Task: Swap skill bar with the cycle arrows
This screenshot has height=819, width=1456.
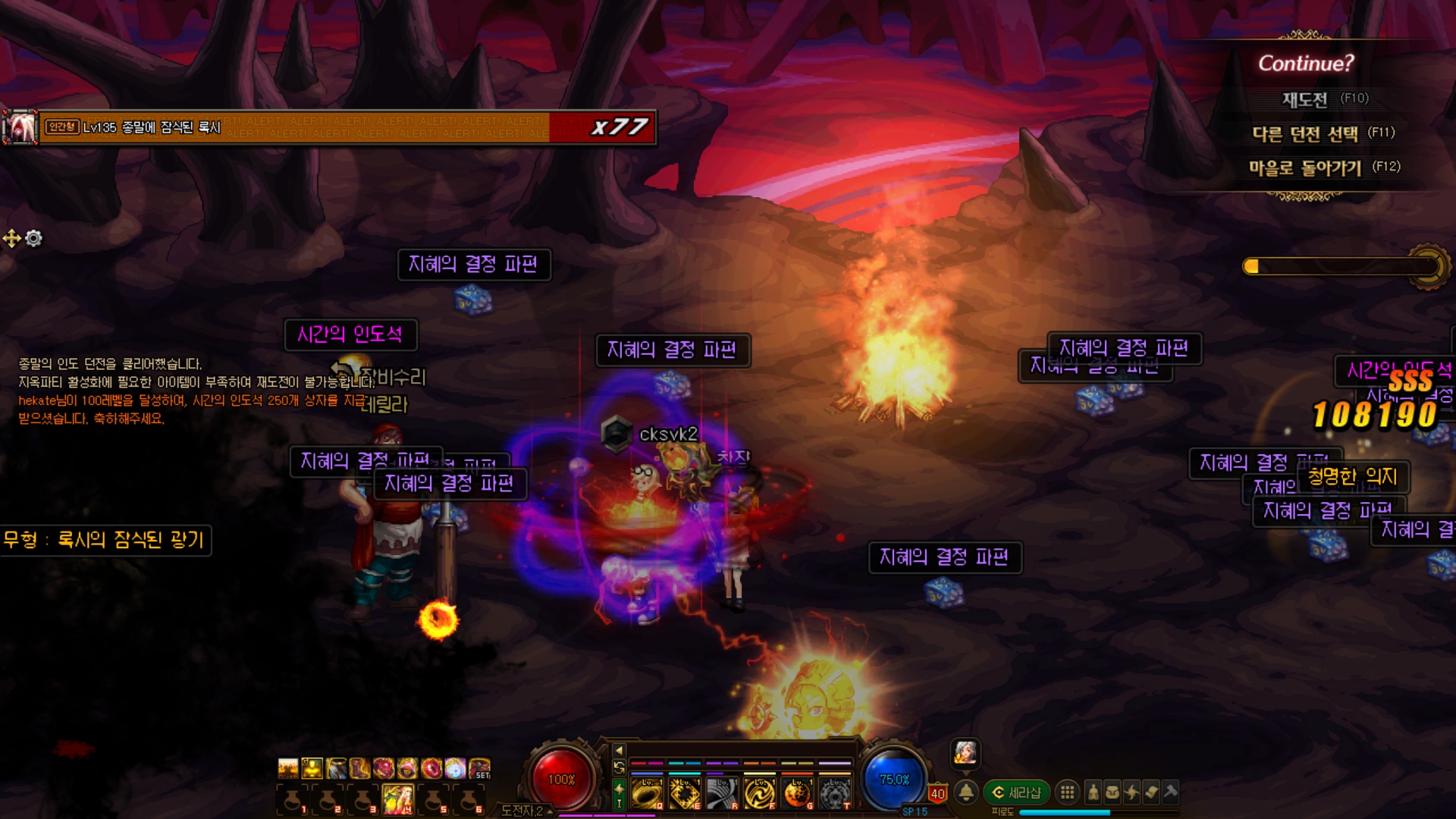Action: 619,767
